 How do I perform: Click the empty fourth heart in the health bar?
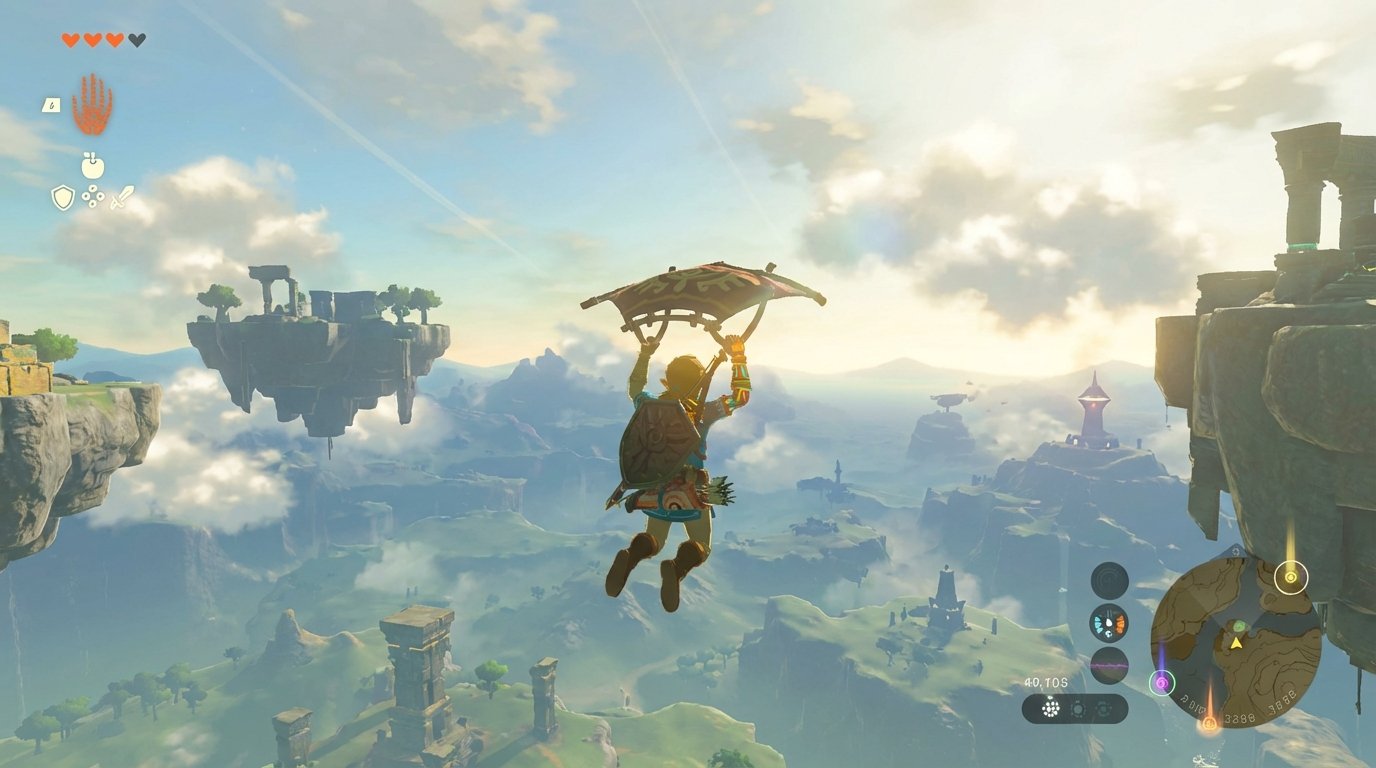tap(135, 39)
